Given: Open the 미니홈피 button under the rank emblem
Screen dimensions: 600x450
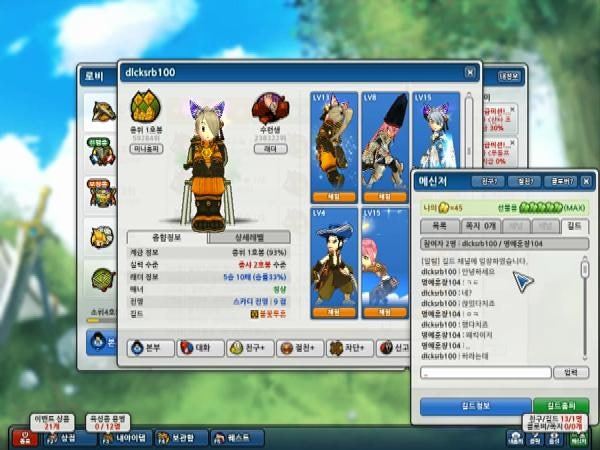Looking at the screenshot, I should (x=147, y=149).
